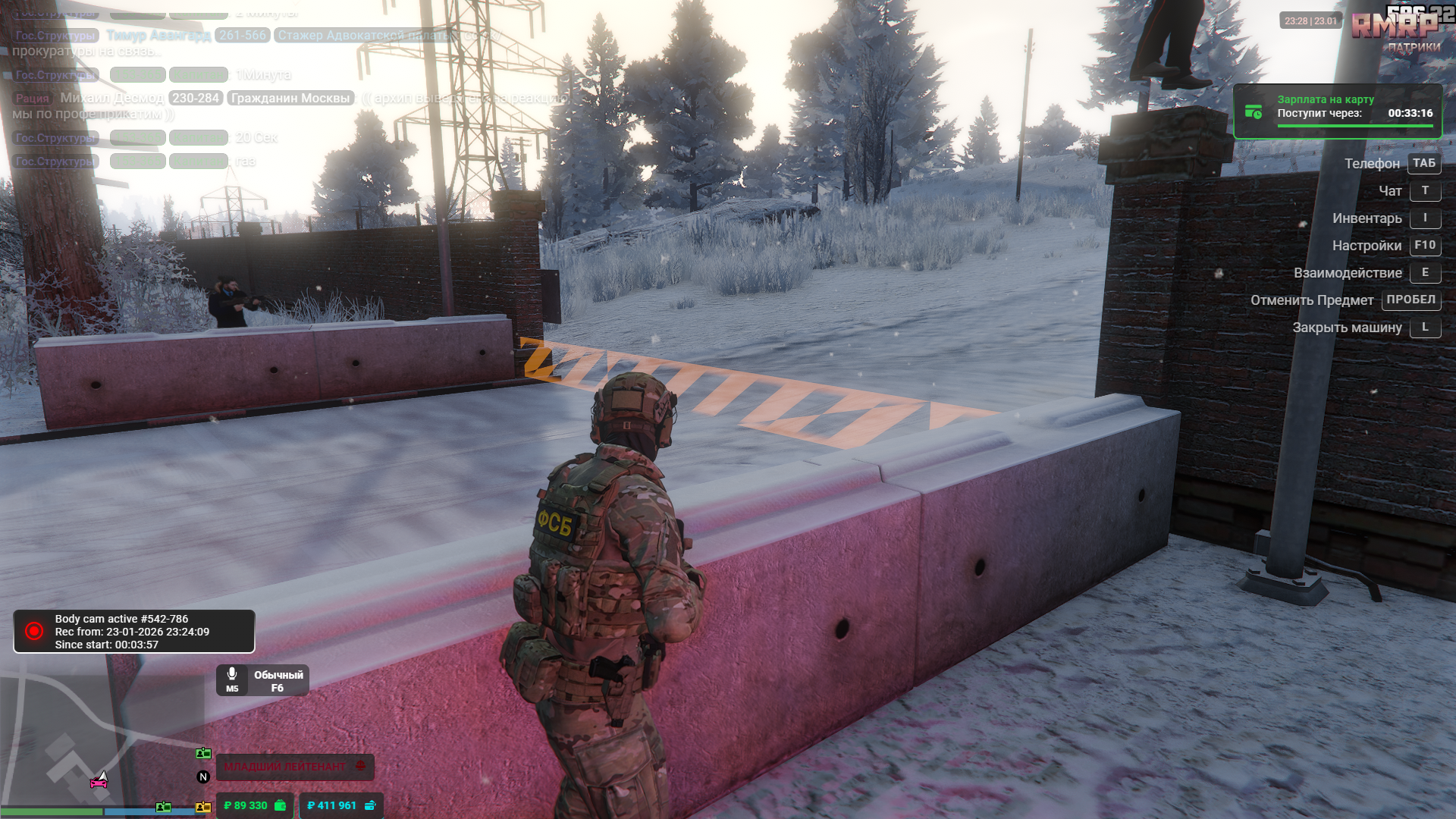Open the Зарплата на карту salary notification

(x=1338, y=111)
